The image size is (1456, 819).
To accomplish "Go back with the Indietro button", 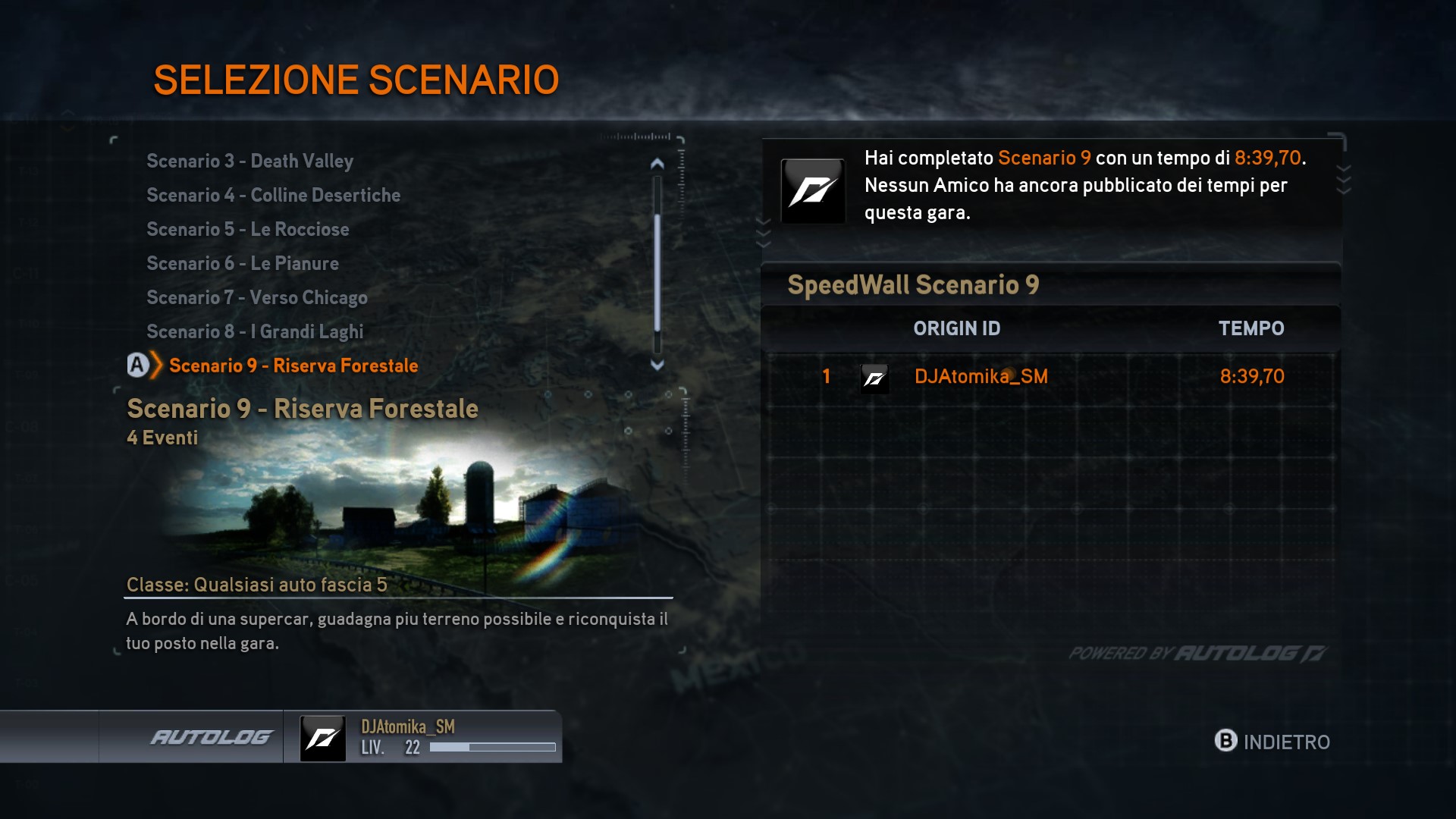I will (x=1272, y=742).
